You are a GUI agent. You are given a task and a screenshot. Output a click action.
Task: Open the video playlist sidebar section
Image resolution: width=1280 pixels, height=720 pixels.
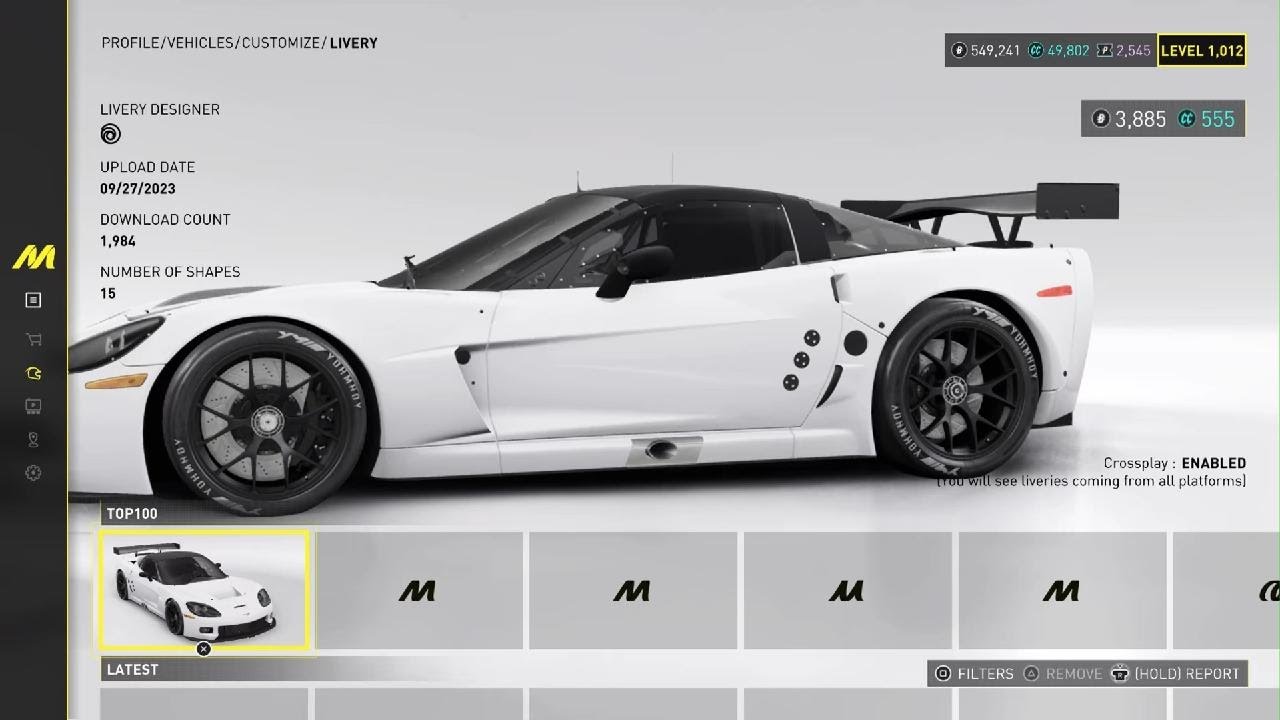[33, 406]
